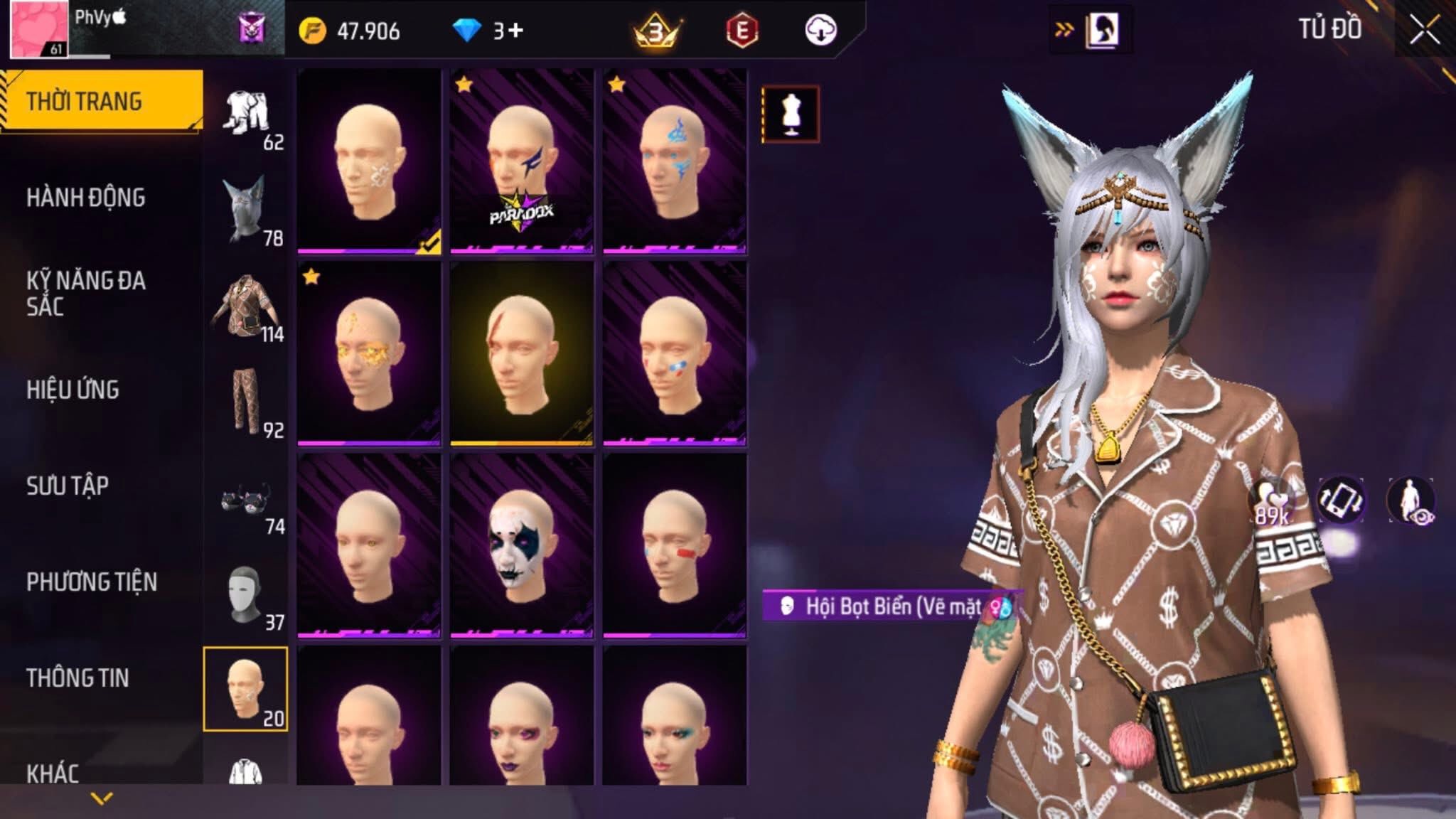Screen dimensions: 1456x819
Task: Open the fox-ear headwear category
Action: pos(246,210)
